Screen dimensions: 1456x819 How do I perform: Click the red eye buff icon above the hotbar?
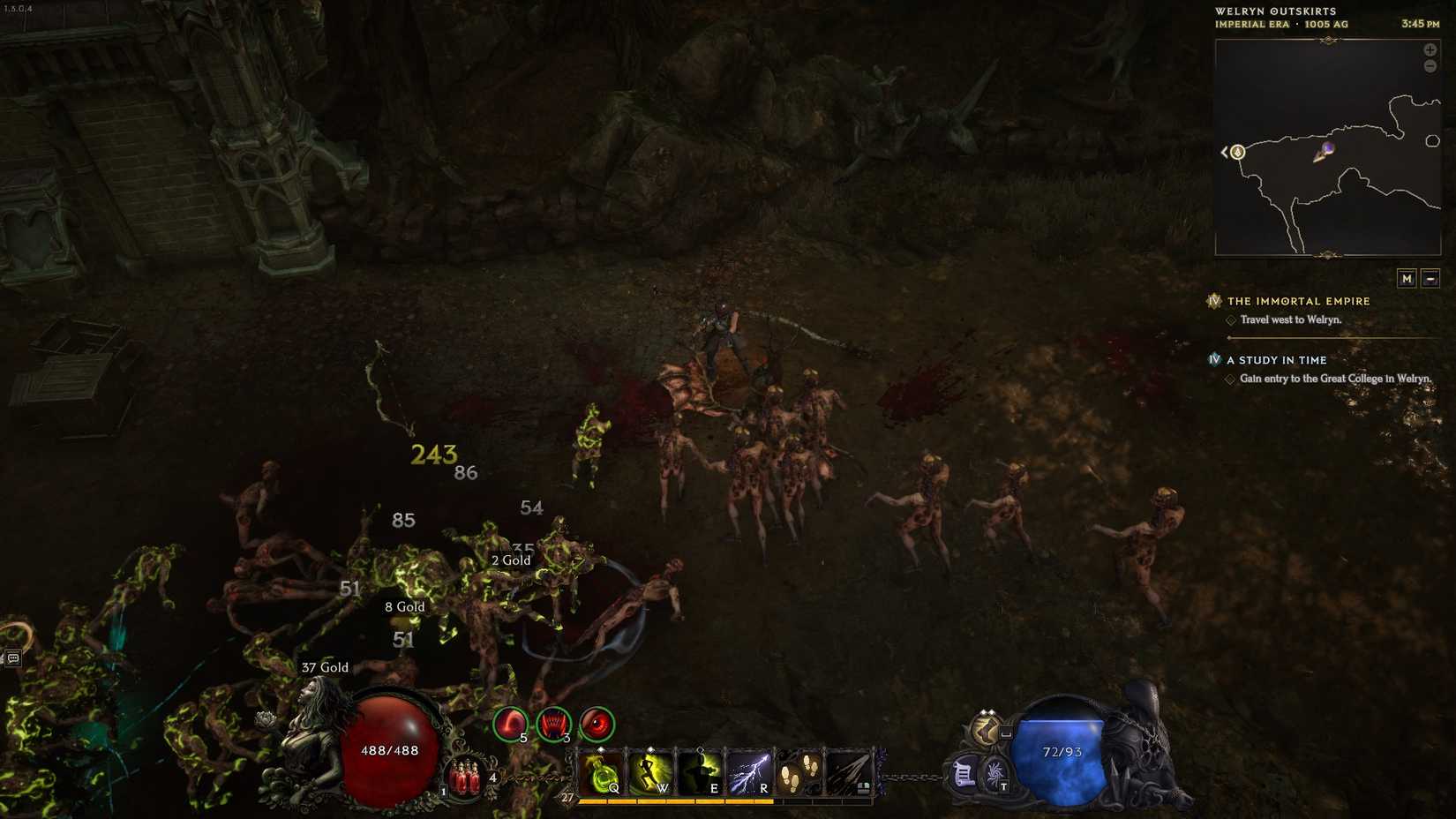[595, 725]
